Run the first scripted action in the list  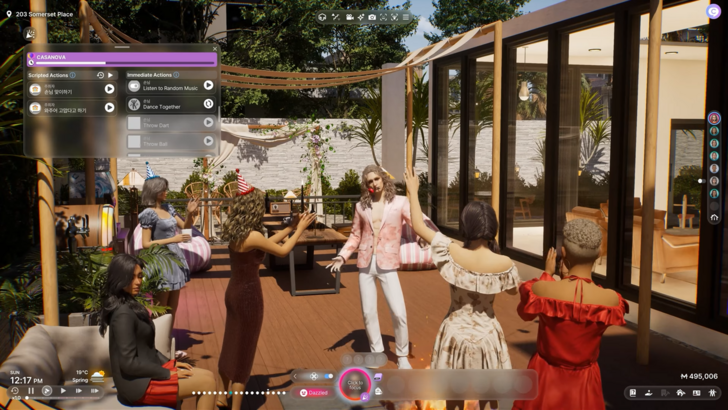(x=109, y=89)
